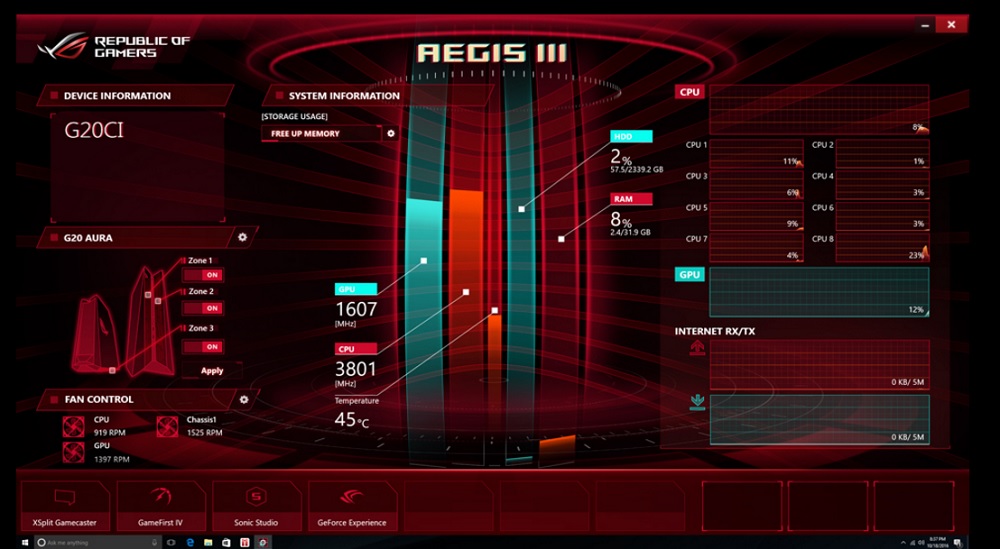Close the Aegis III window
Image resolution: width=1000 pixels, height=549 pixels.
(x=953, y=23)
